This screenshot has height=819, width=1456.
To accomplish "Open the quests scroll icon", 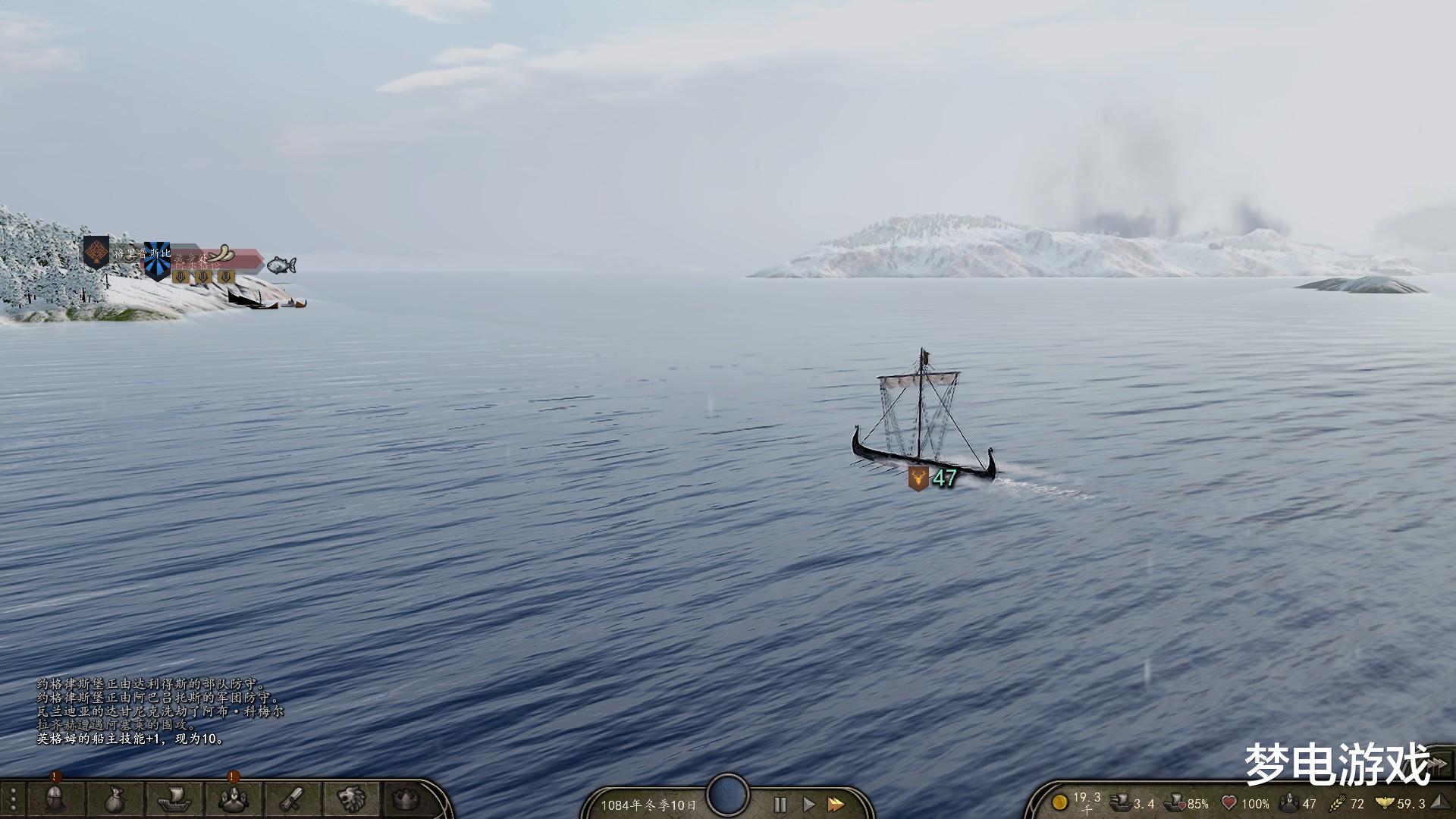I will click(x=293, y=799).
